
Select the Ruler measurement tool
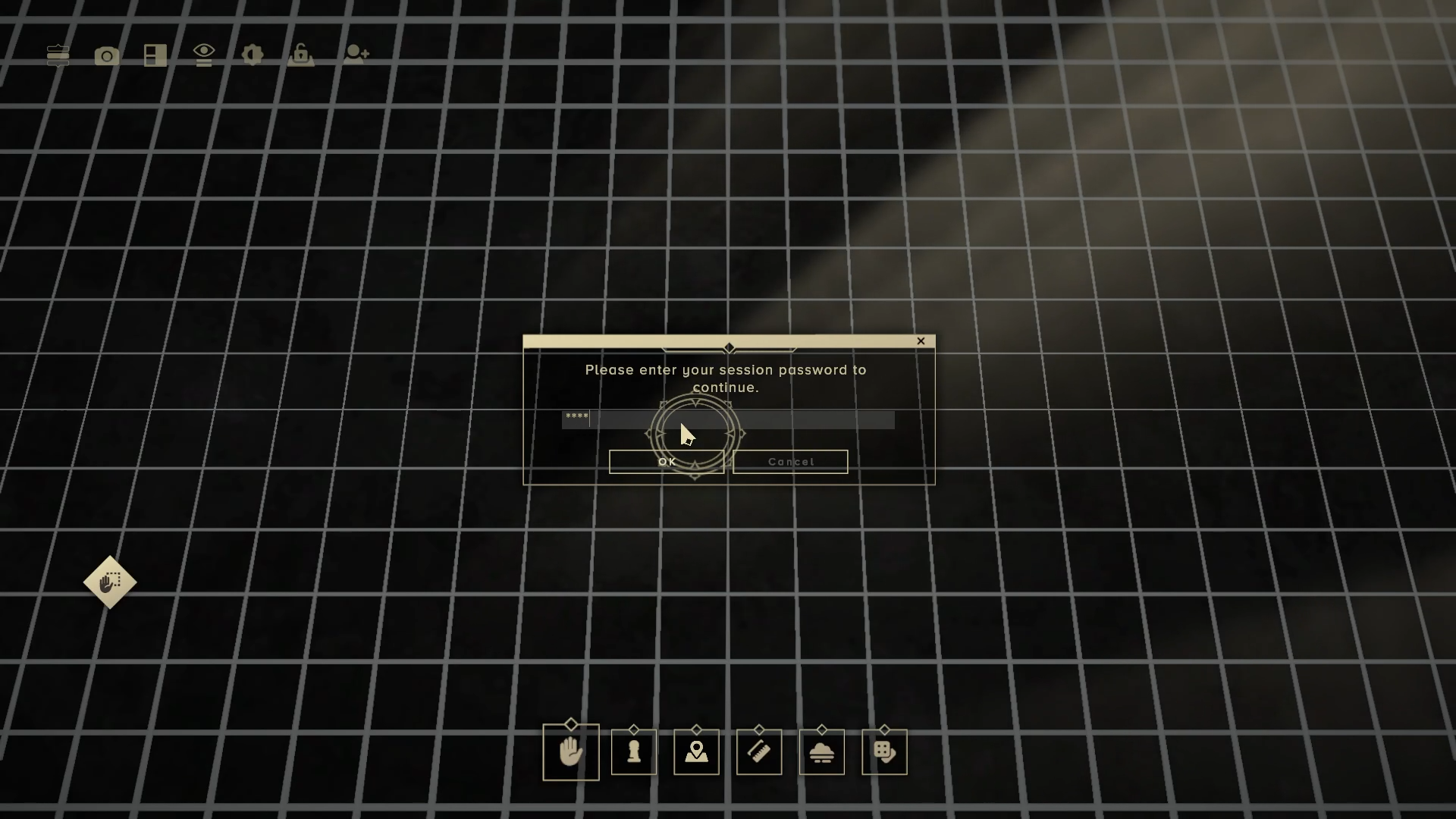pyautogui.click(x=758, y=752)
